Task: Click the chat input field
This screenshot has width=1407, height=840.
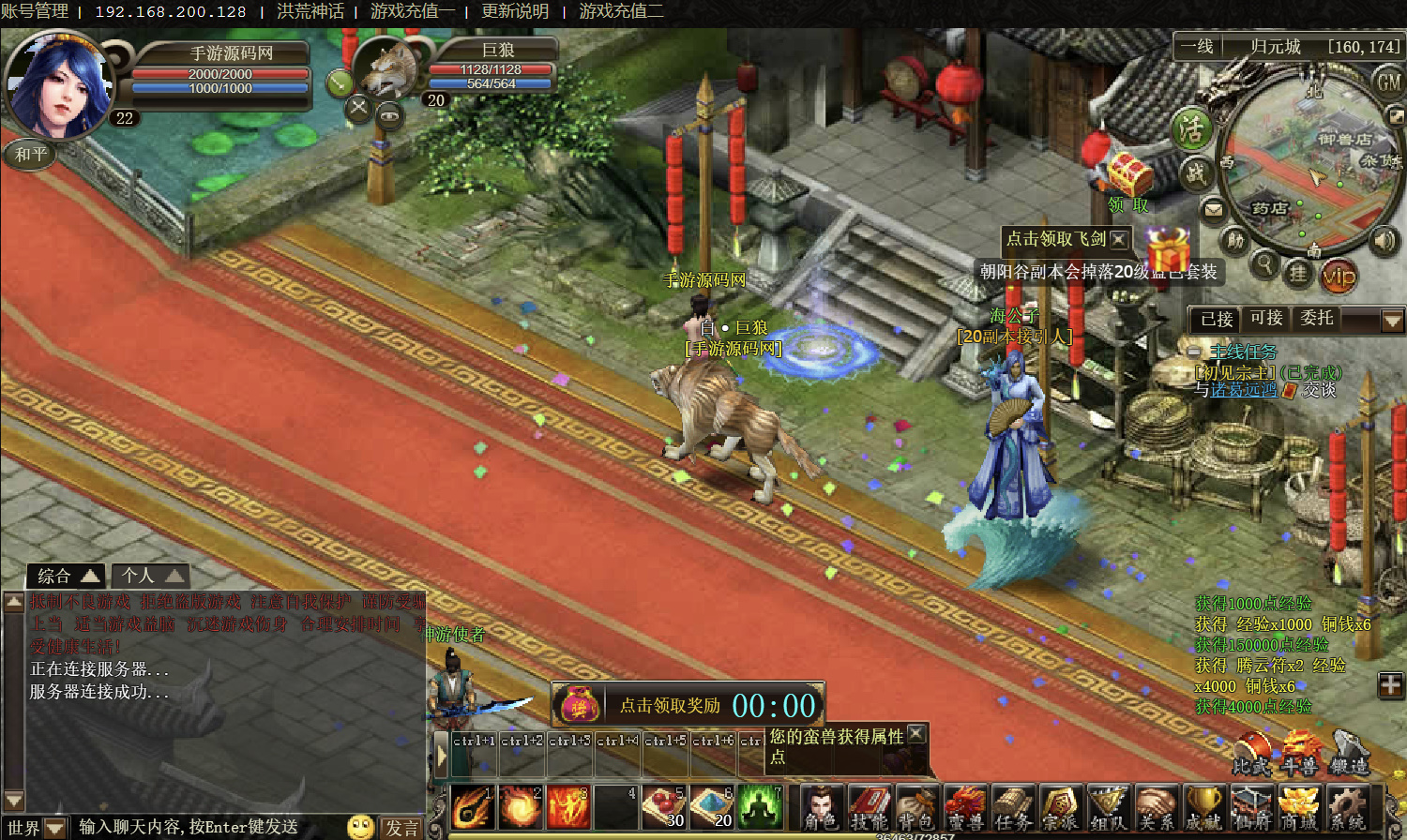Action: [x=206, y=827]
